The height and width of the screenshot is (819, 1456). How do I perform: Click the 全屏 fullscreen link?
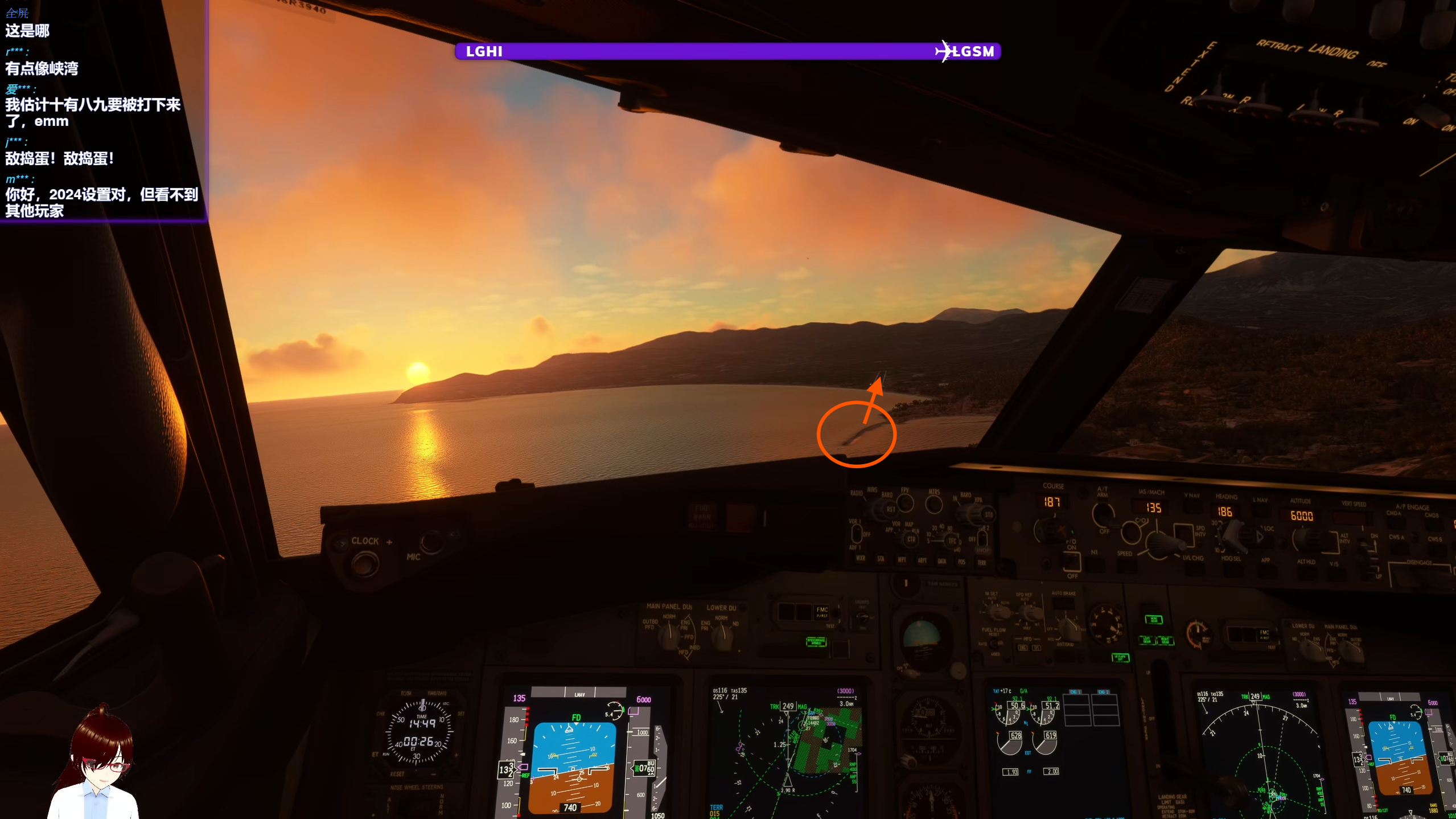coord(17,13)
